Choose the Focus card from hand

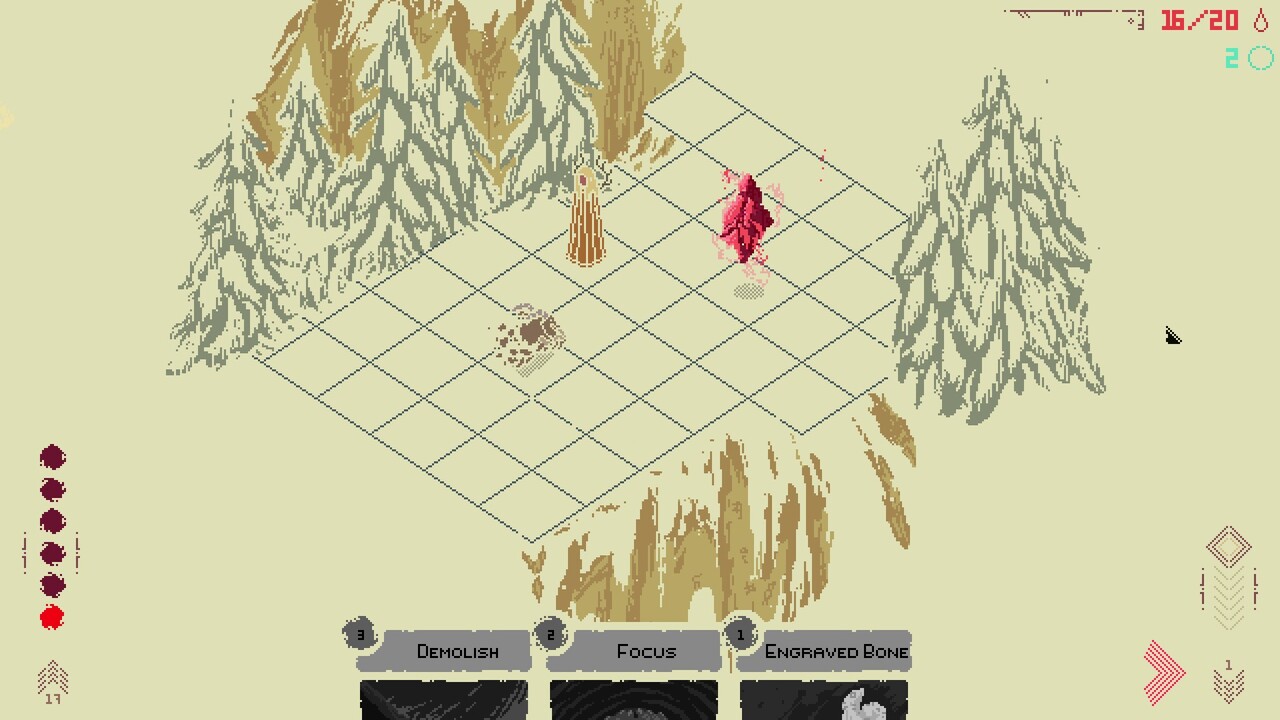coord(633,670)
